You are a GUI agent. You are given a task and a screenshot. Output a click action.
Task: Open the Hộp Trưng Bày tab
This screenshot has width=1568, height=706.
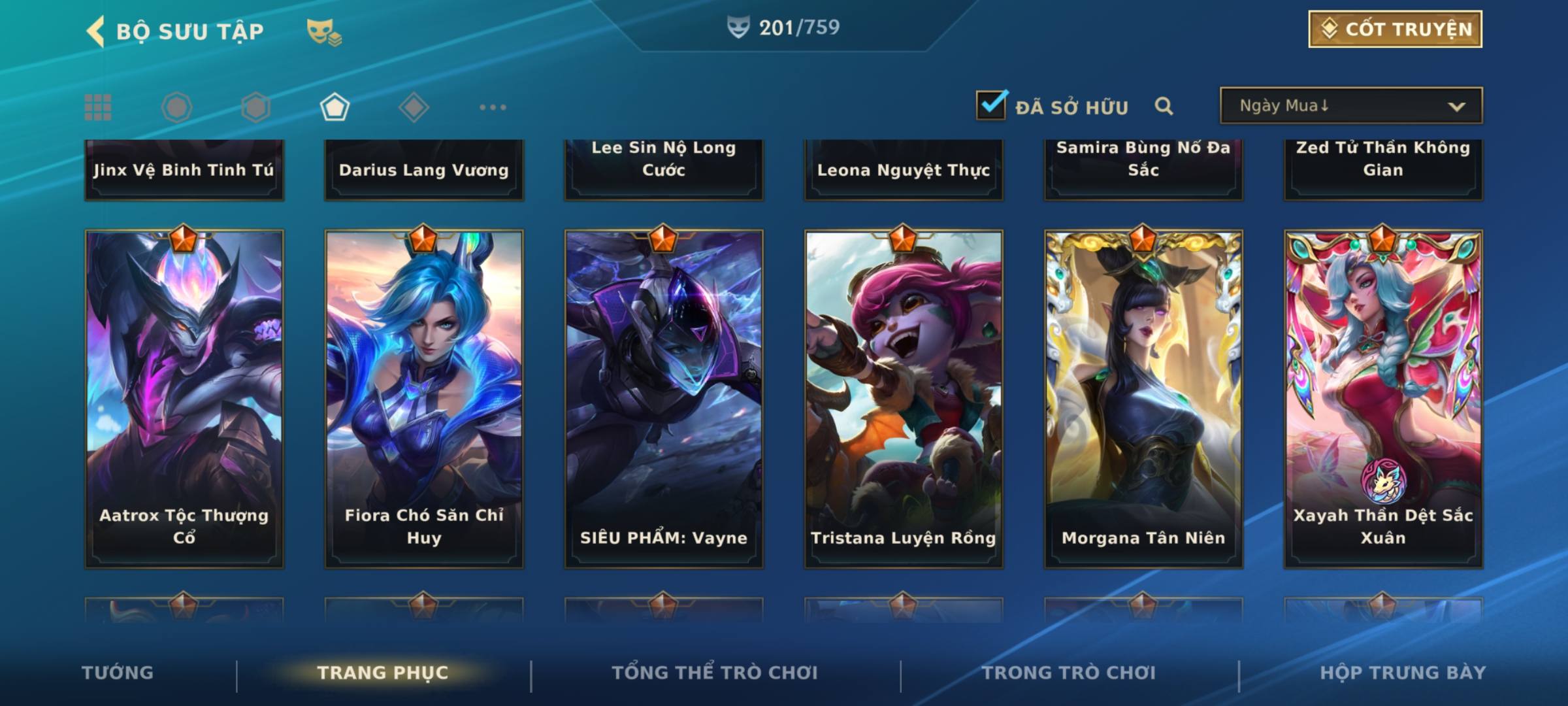point(1403,673)
